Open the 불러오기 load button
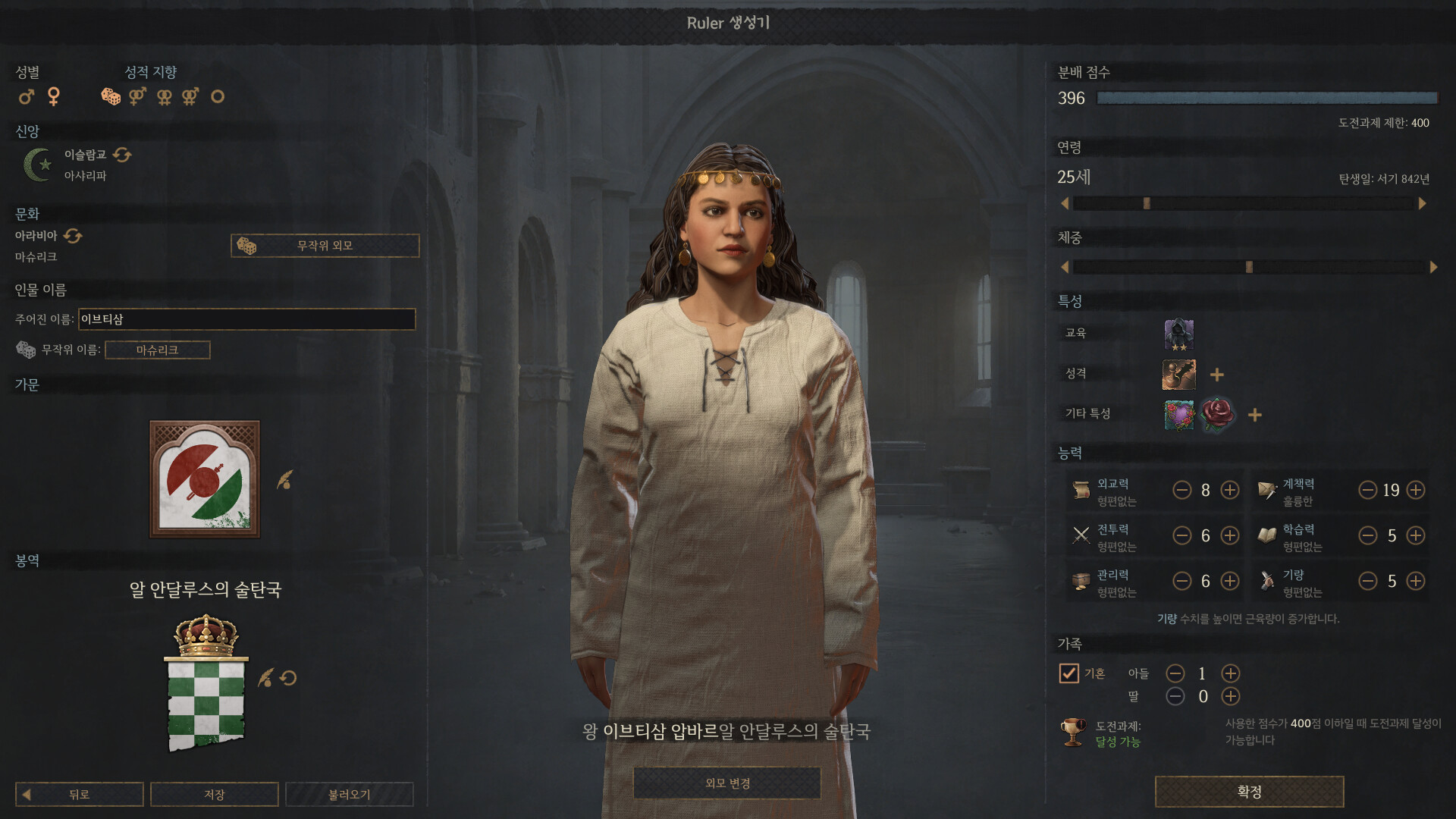 pos(349,794)
